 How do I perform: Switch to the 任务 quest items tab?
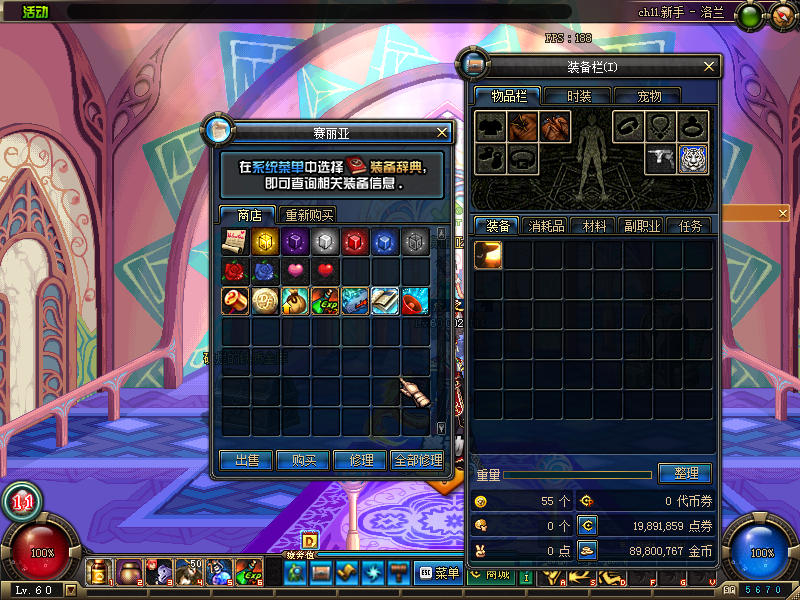tap(690, 226)
